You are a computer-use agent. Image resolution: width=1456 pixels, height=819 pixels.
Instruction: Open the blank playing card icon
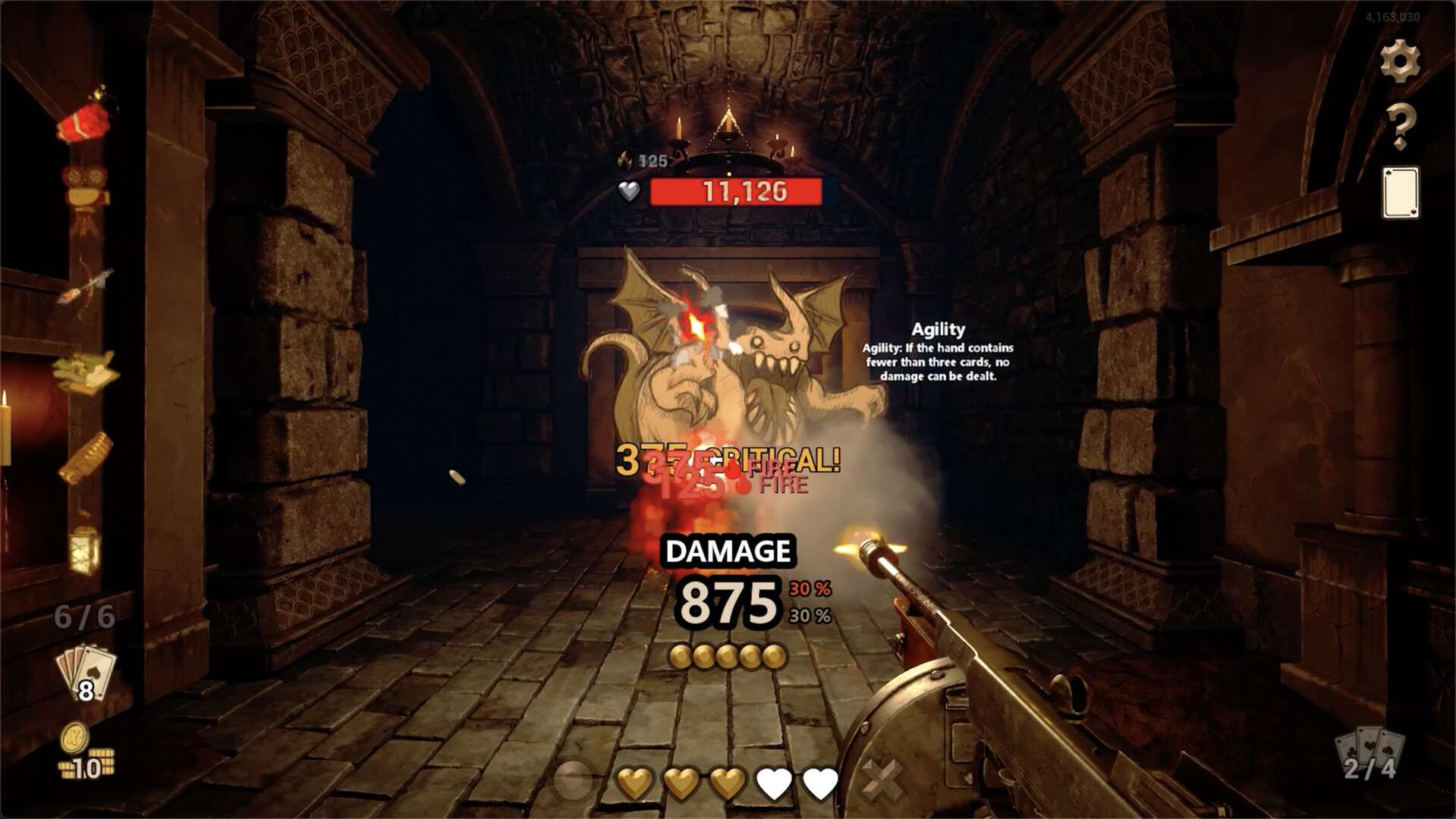tap(1400, 193)
